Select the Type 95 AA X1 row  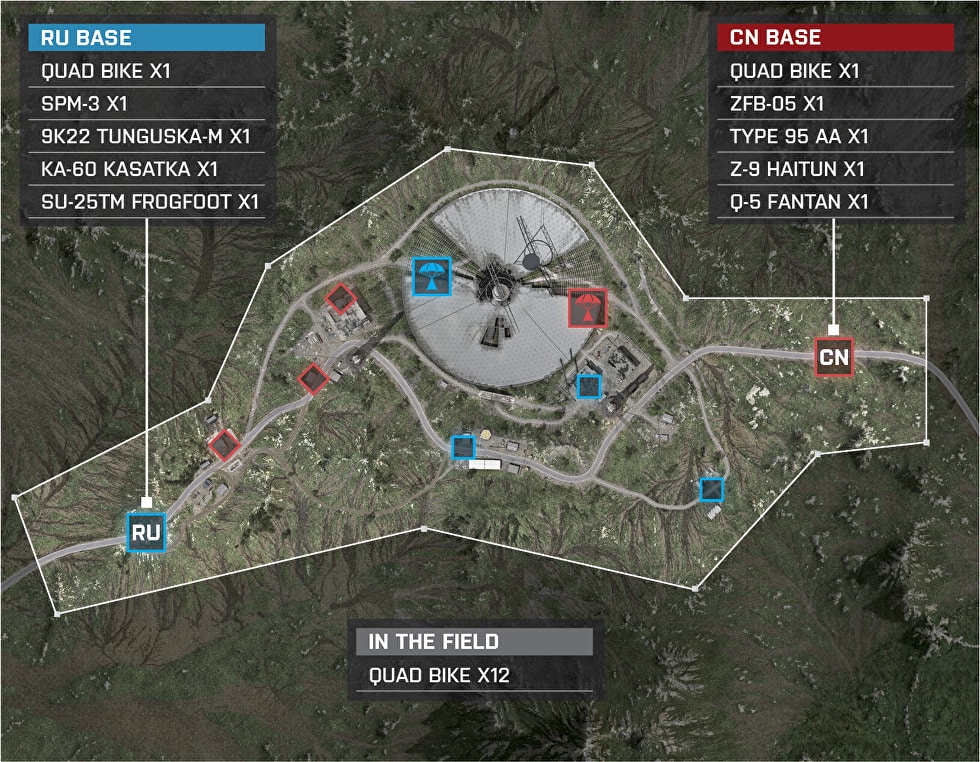click(835, 137)
